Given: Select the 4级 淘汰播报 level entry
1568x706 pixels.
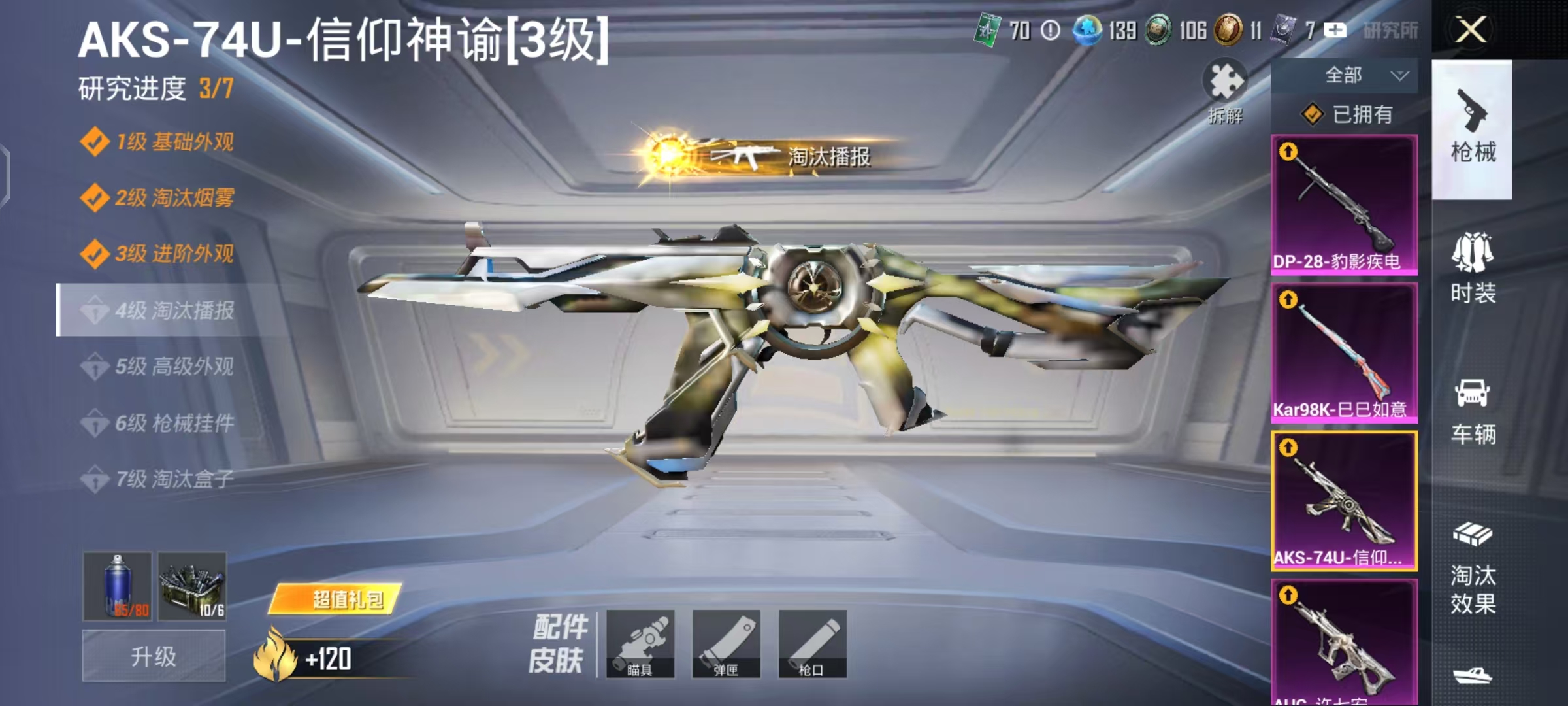Looking at the screenshot, I should [x=167, y=311].
